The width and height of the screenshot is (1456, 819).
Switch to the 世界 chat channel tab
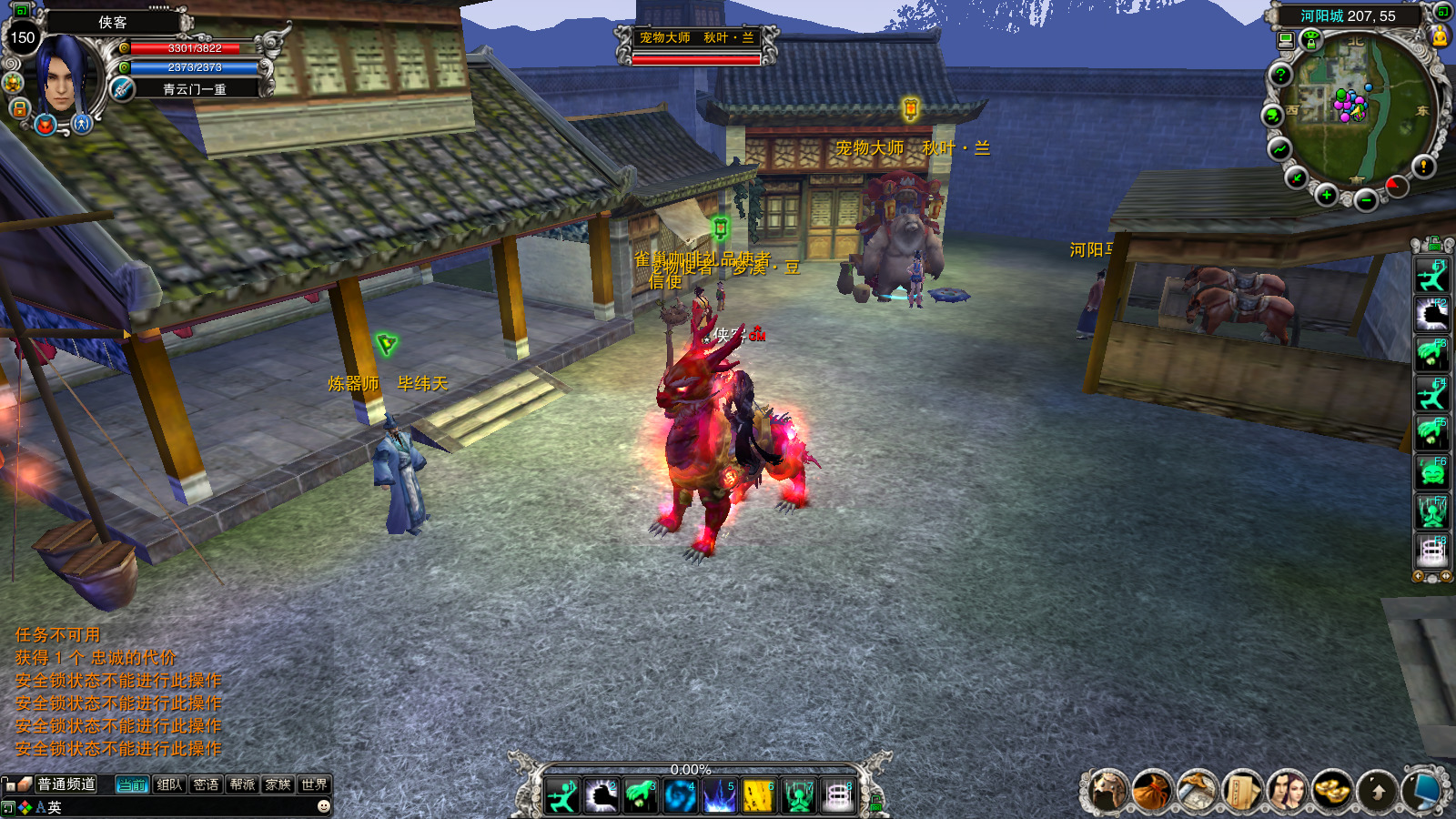click(314, 784)
